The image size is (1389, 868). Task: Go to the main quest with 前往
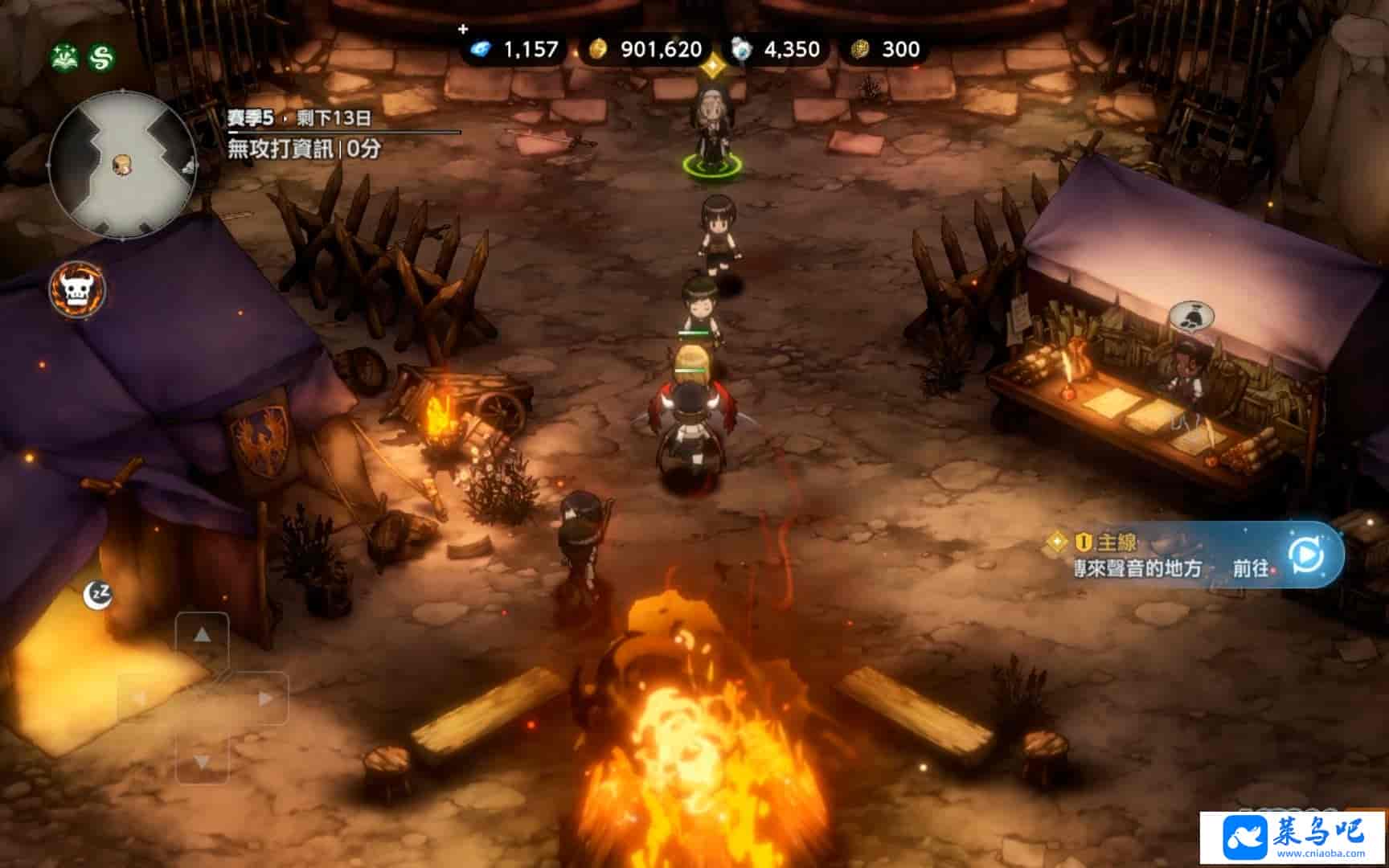[1251, 568]
